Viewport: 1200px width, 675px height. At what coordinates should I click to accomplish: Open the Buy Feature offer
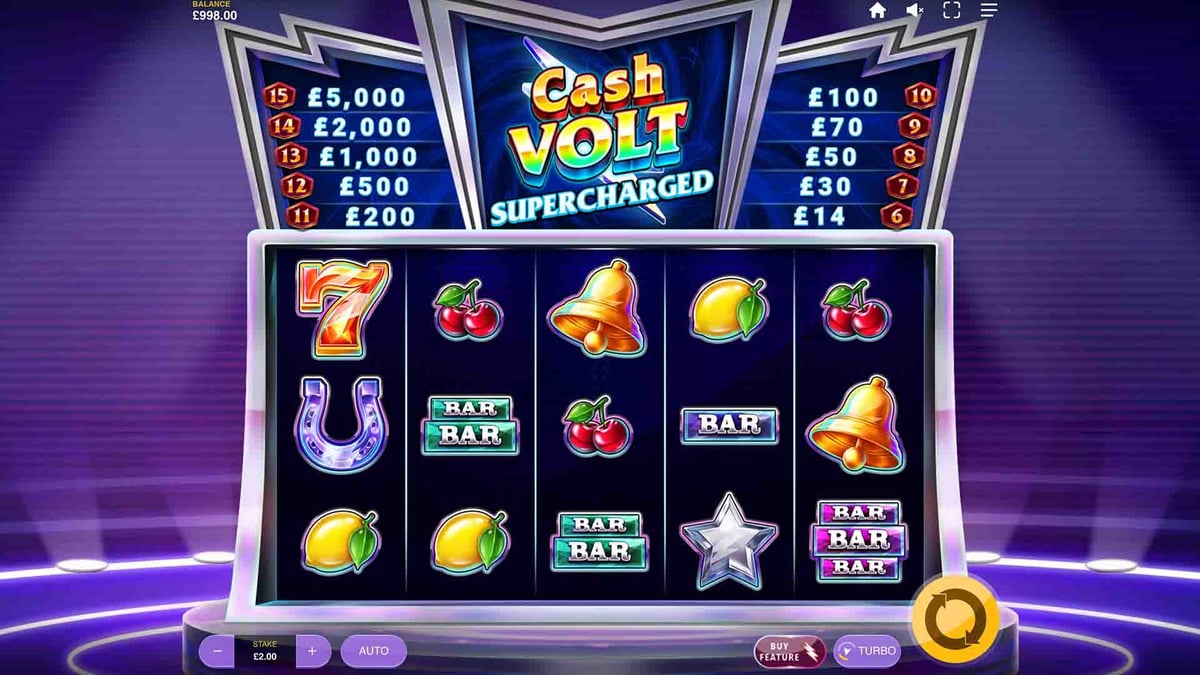coord(789,651)
